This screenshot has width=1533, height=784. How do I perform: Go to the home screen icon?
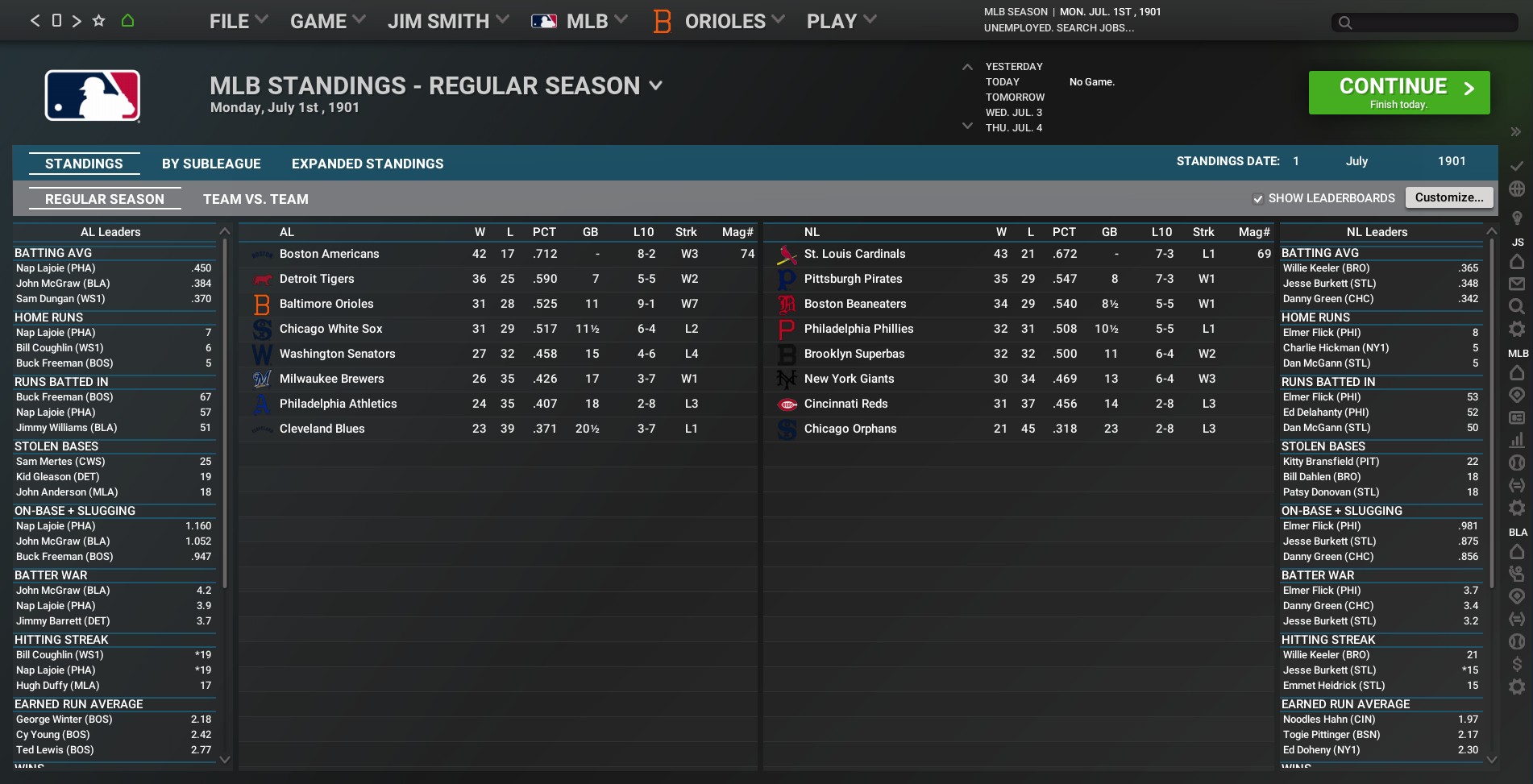(x=127, y=20)
